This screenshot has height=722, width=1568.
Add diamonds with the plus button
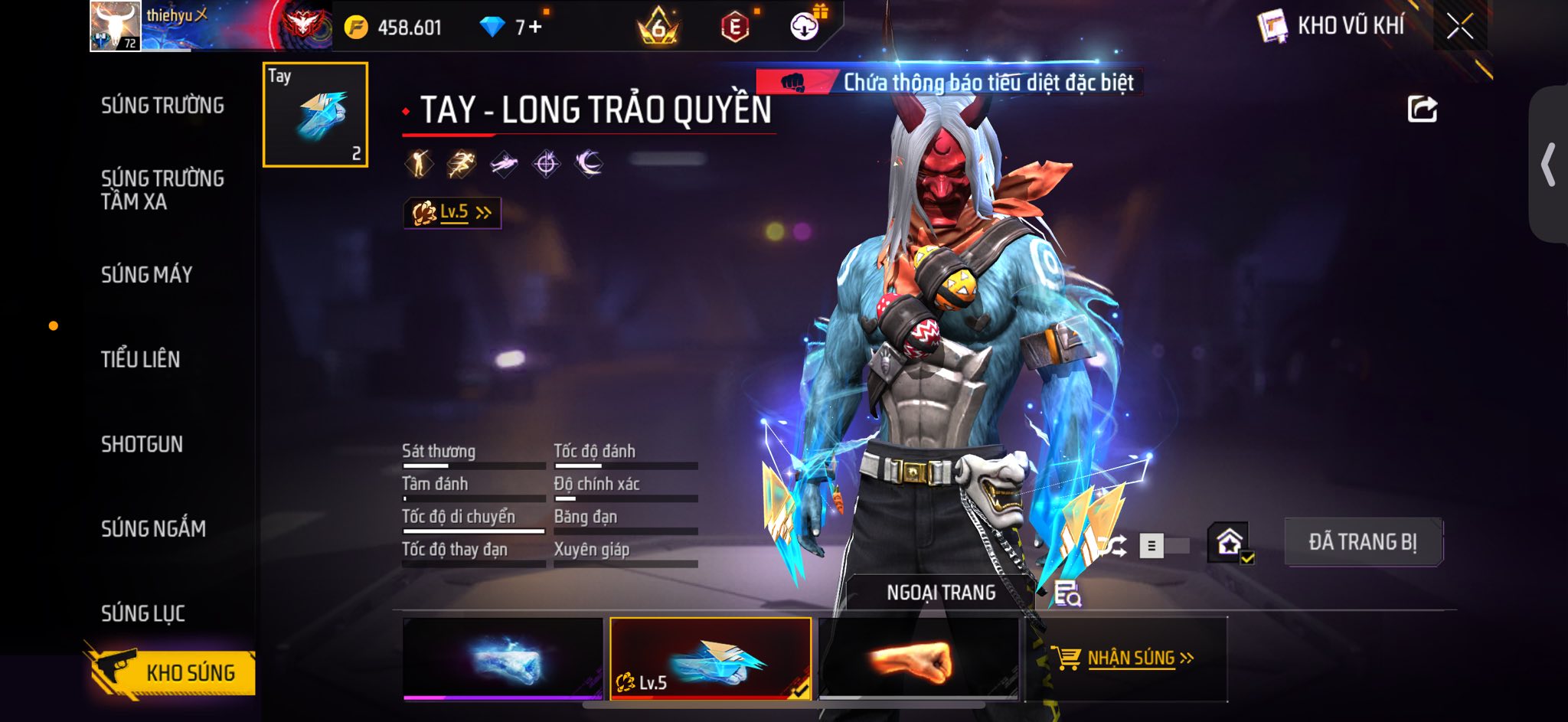coord(534,28)
